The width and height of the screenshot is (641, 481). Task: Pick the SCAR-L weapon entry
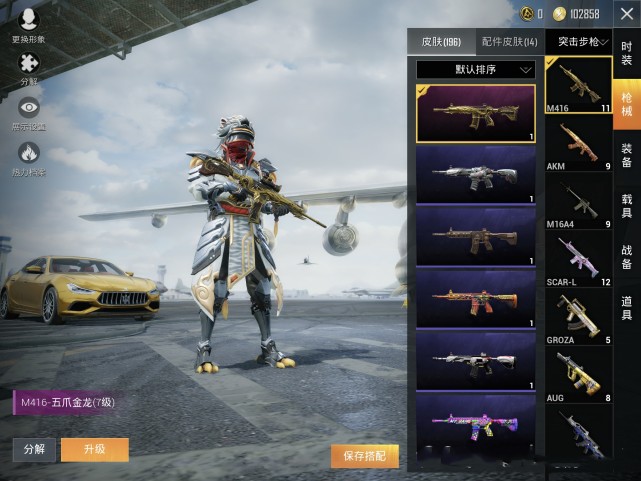pos(579,258)
